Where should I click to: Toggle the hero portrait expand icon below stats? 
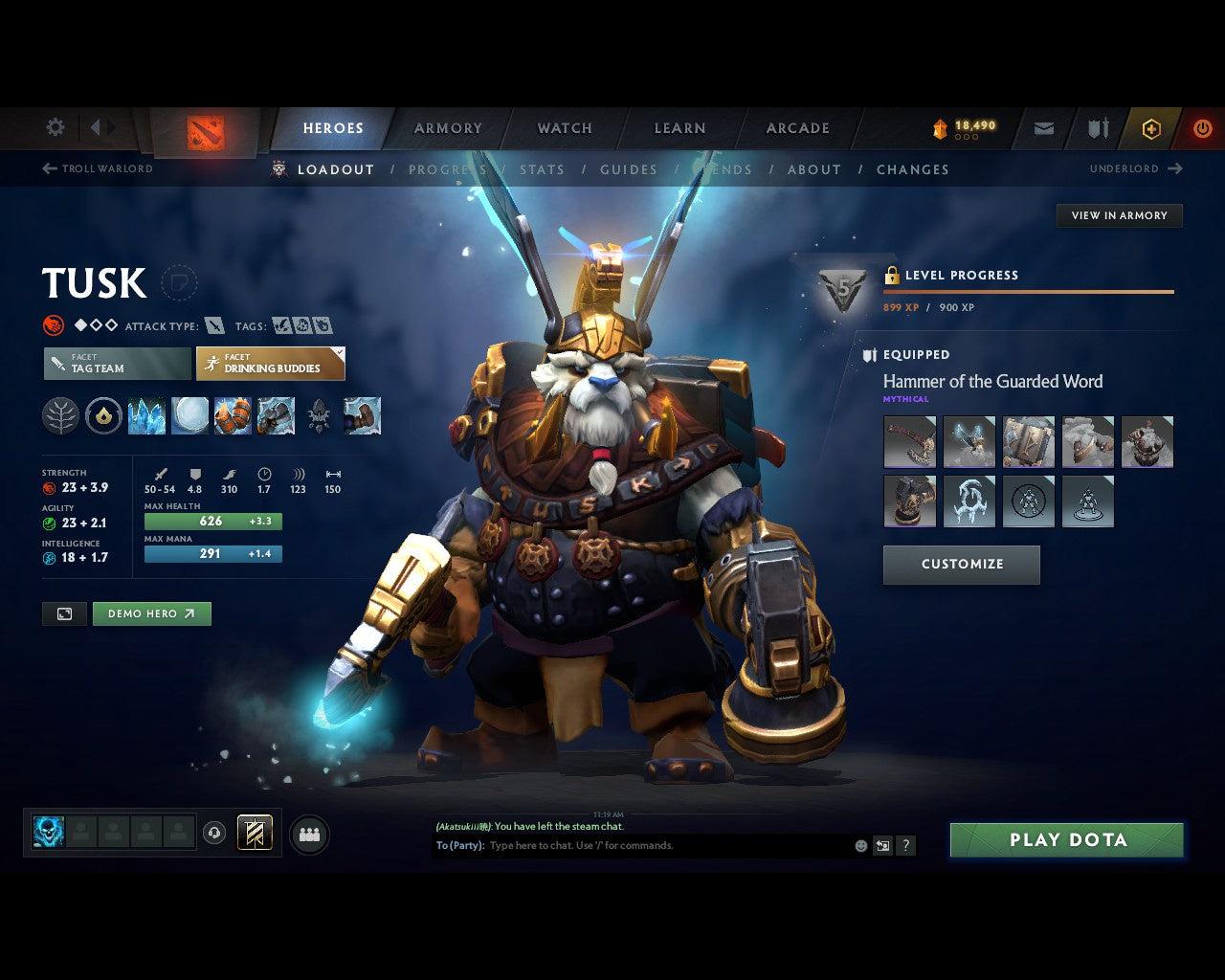click(63, 613)
